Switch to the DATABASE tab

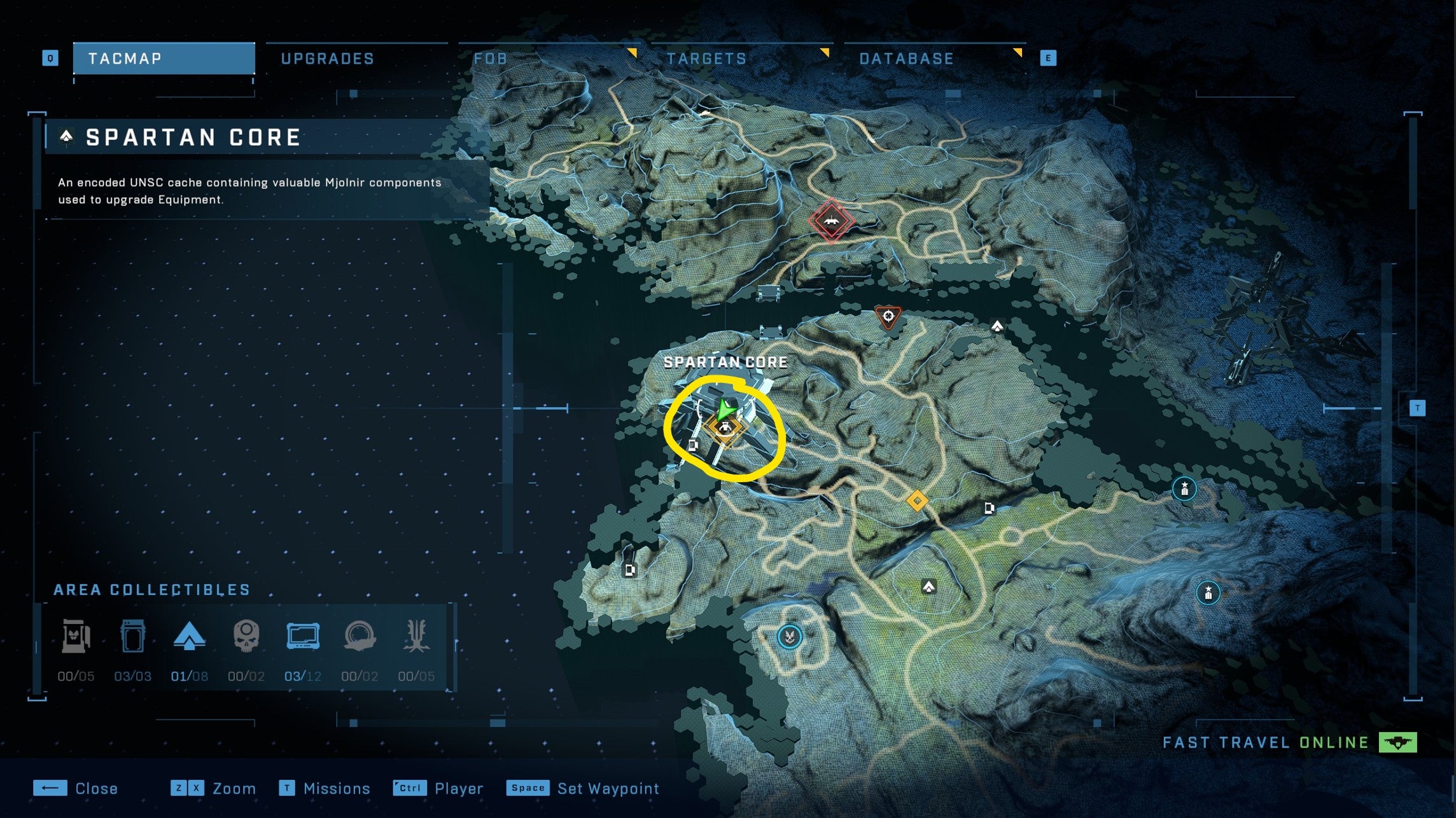tap(906, 58)
